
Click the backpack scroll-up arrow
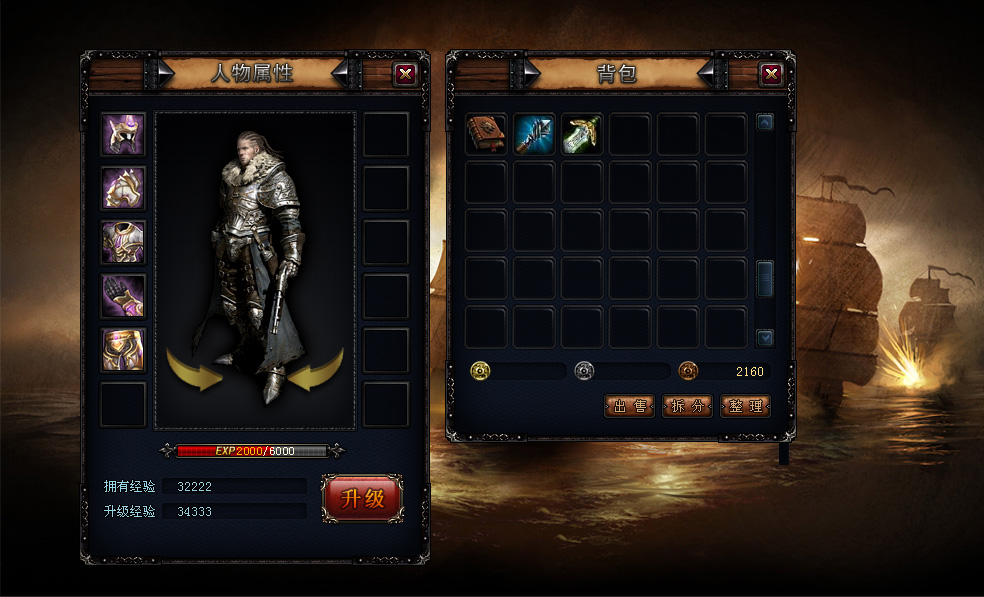(765, 123)
